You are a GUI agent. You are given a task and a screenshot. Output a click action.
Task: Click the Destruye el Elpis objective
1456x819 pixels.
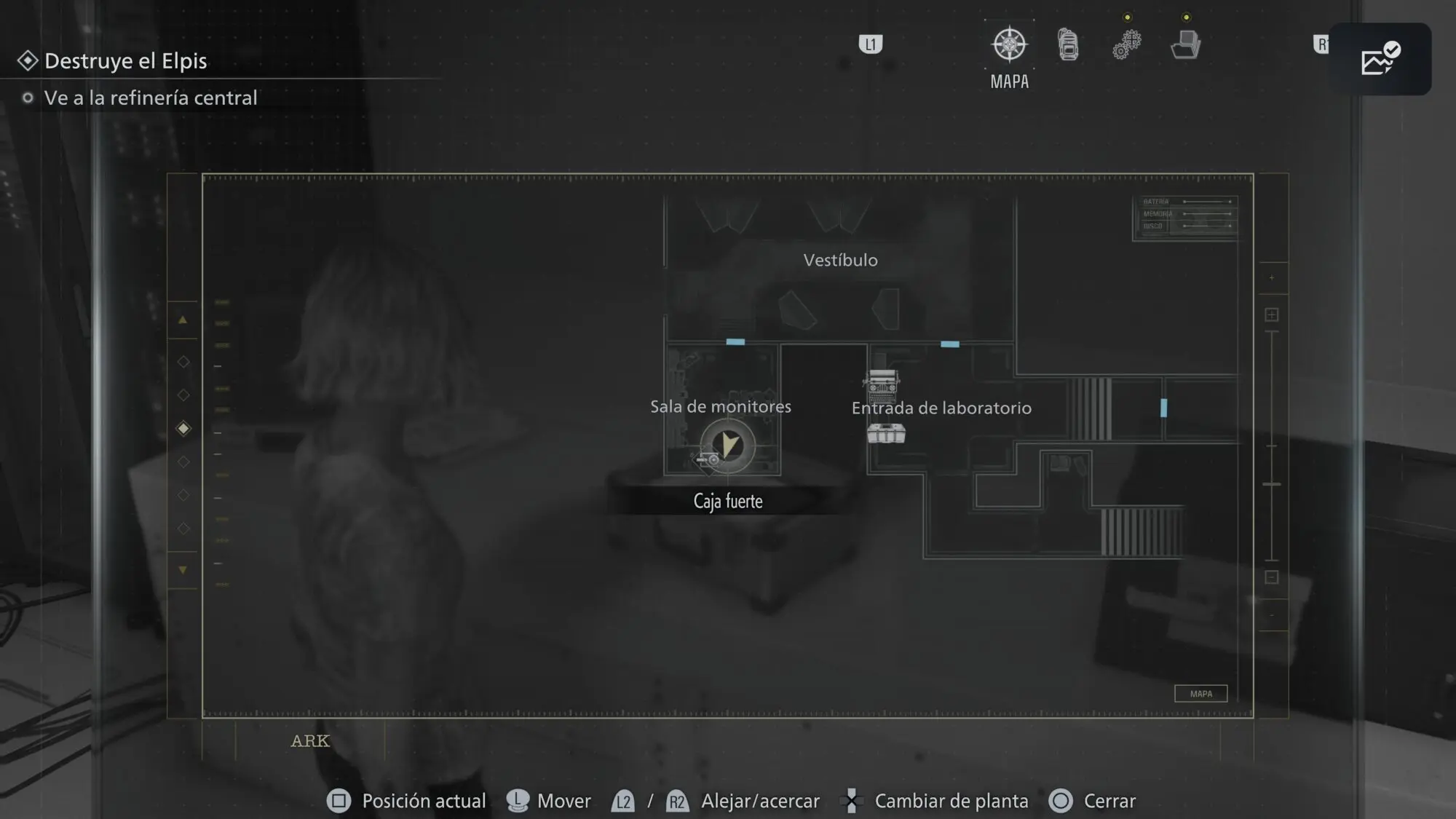(x=125, y=61)
